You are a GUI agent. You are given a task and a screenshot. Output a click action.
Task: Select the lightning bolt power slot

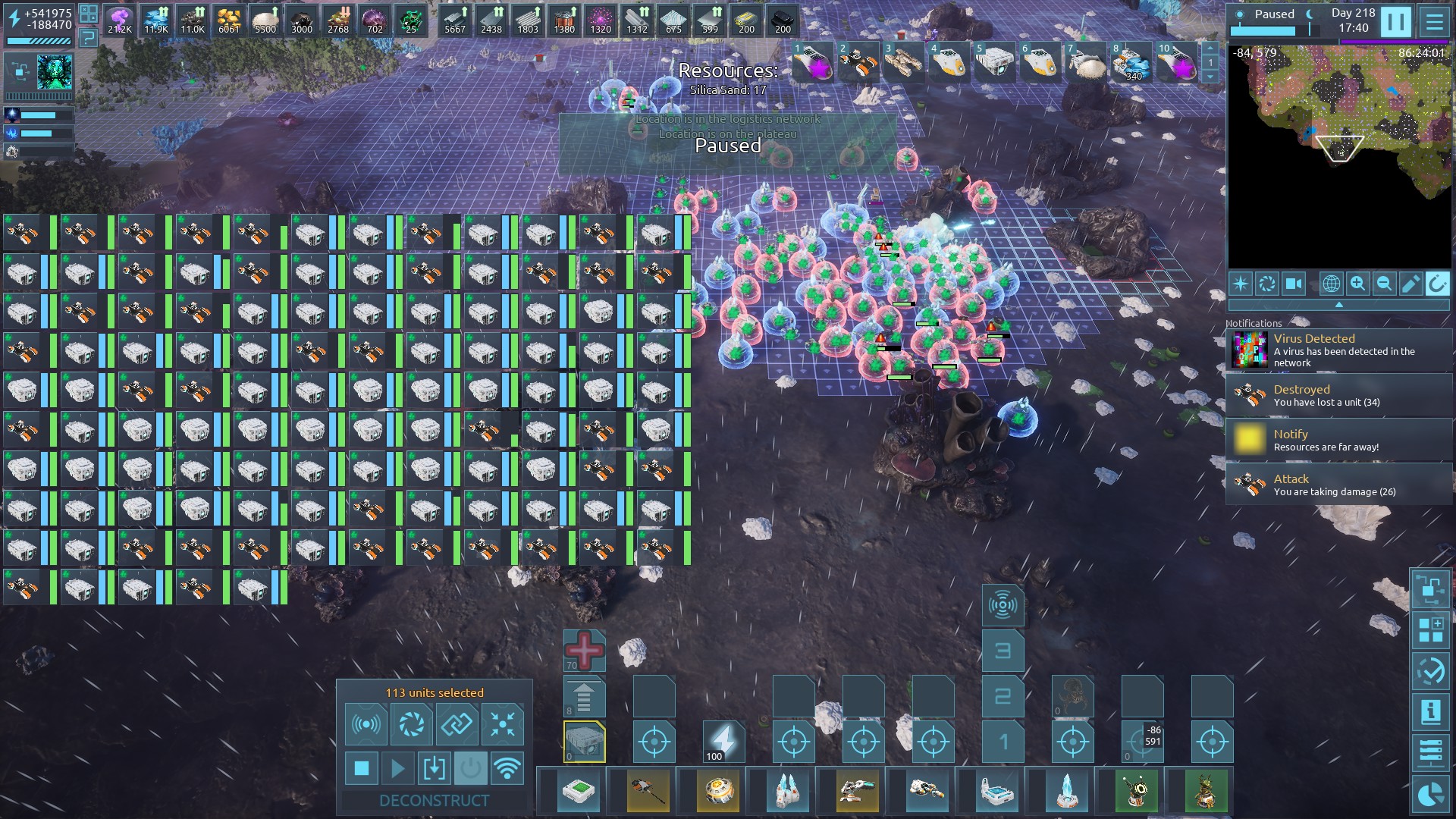click(x=723, y=740)
